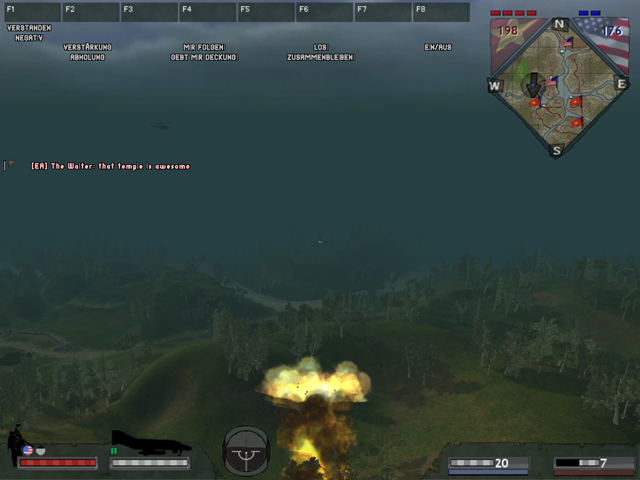Select the US flag control point near north
Image resolution: width=640 pixels, height=480 pixels.
tap(568, 43)
